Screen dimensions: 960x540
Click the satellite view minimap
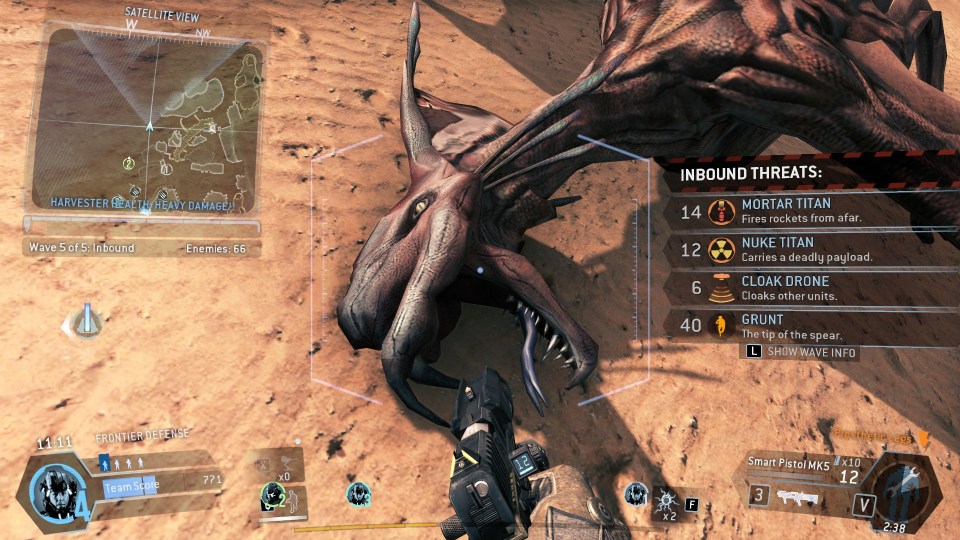point(144,118)
